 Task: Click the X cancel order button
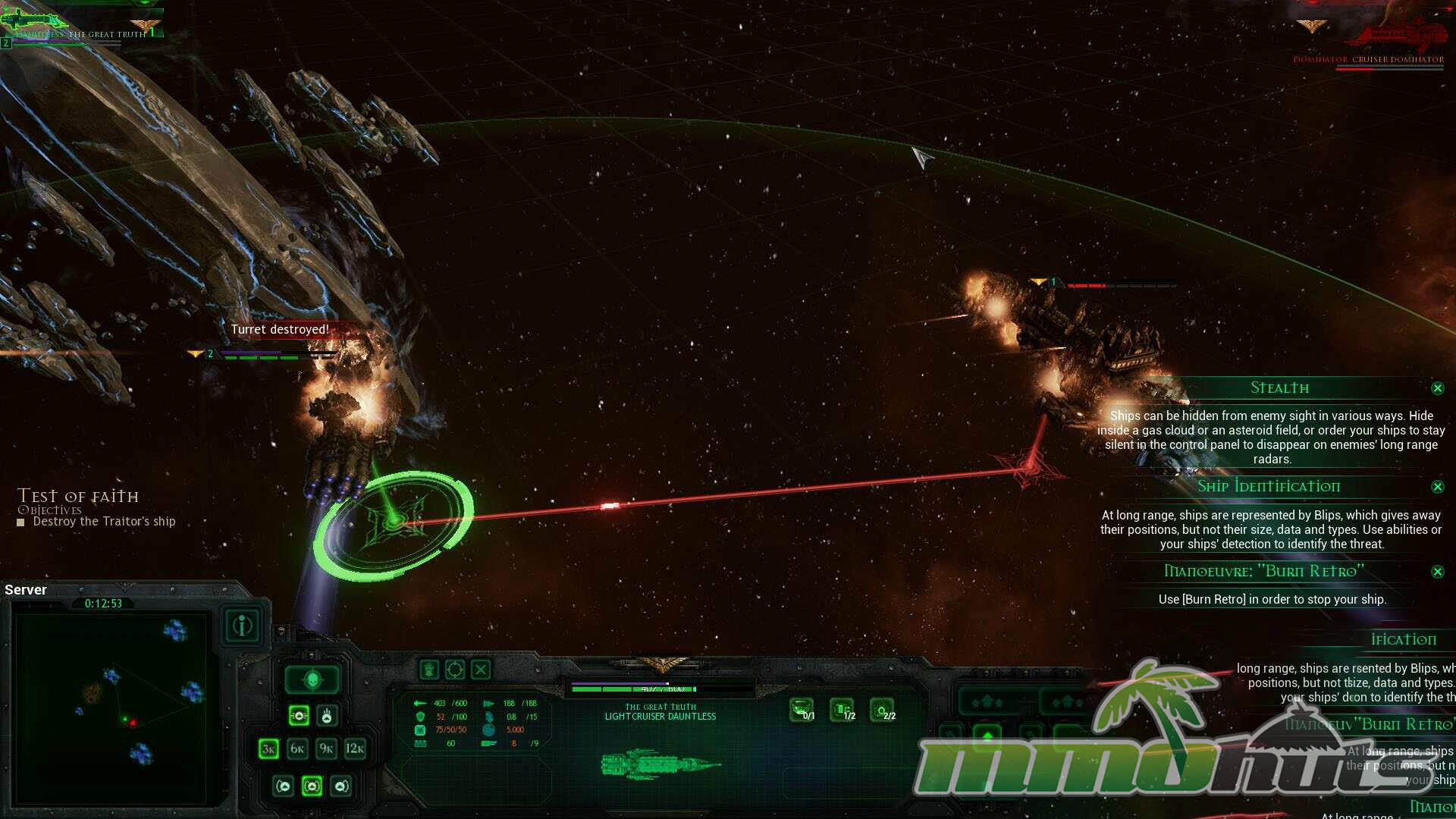pyautogui.click(x=481, y=670)
